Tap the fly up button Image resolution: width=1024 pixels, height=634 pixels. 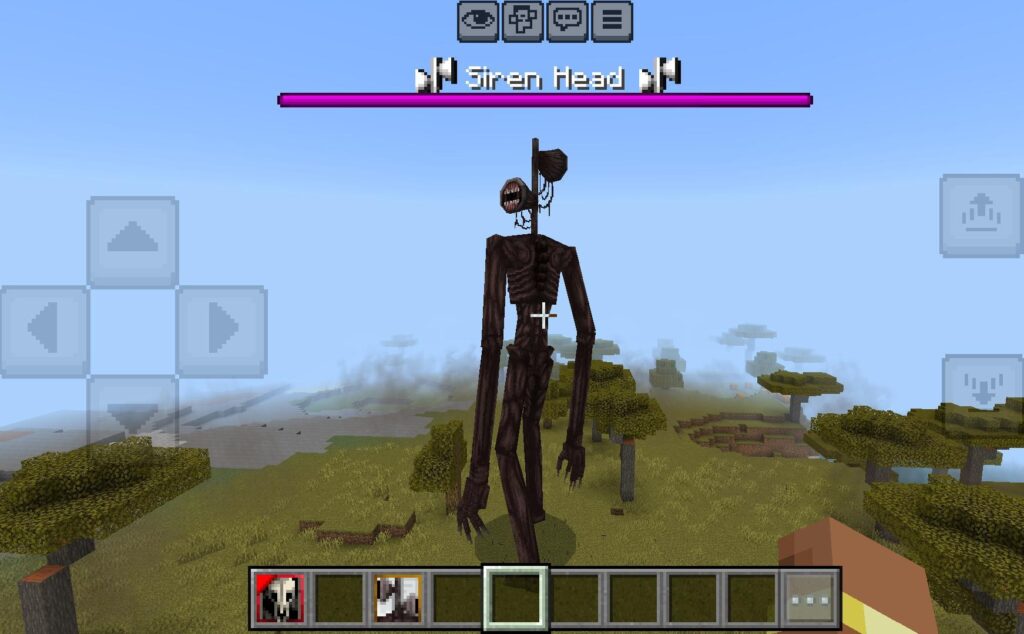981,216
